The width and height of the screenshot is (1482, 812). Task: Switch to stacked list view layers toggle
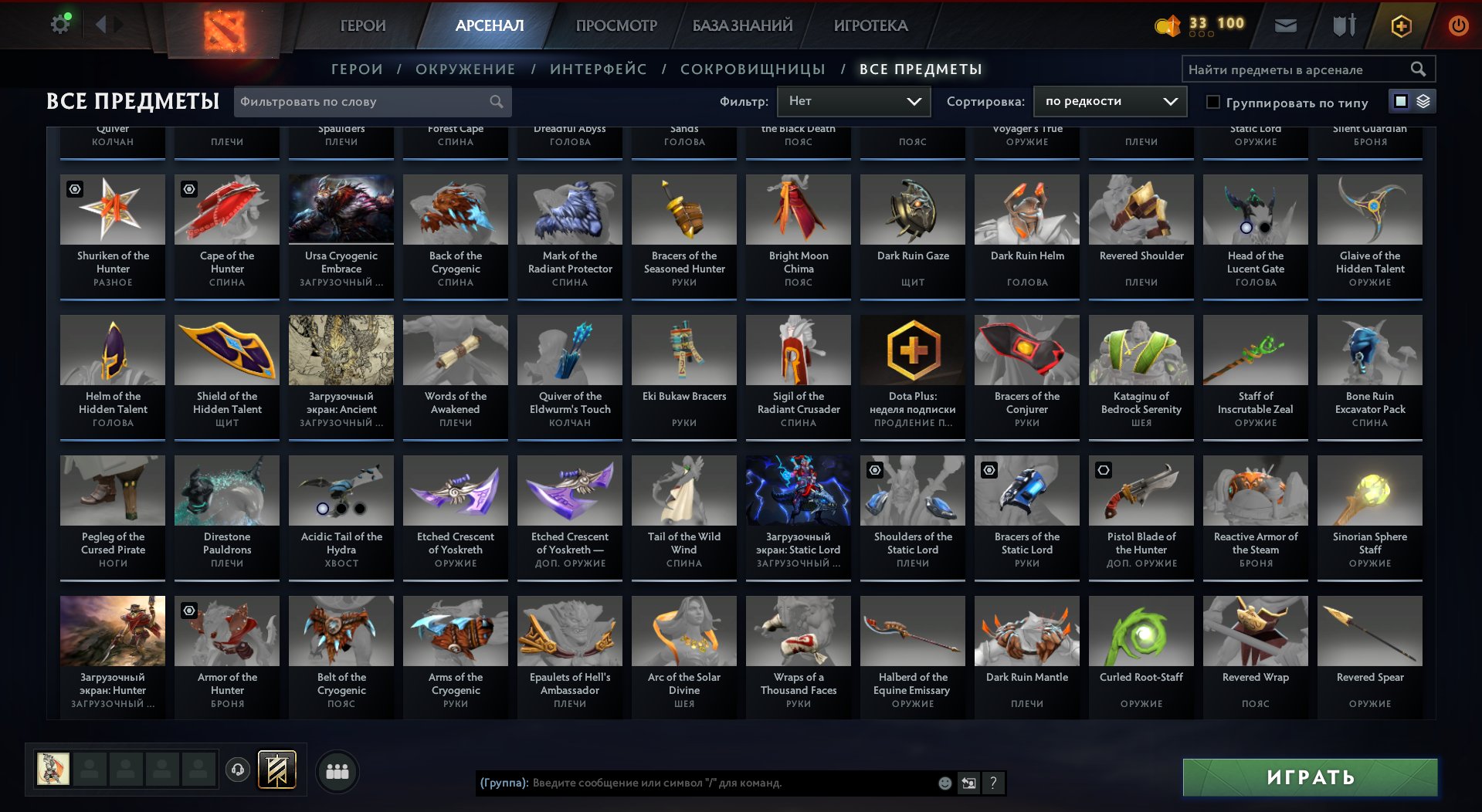(x=1423, y=101)
